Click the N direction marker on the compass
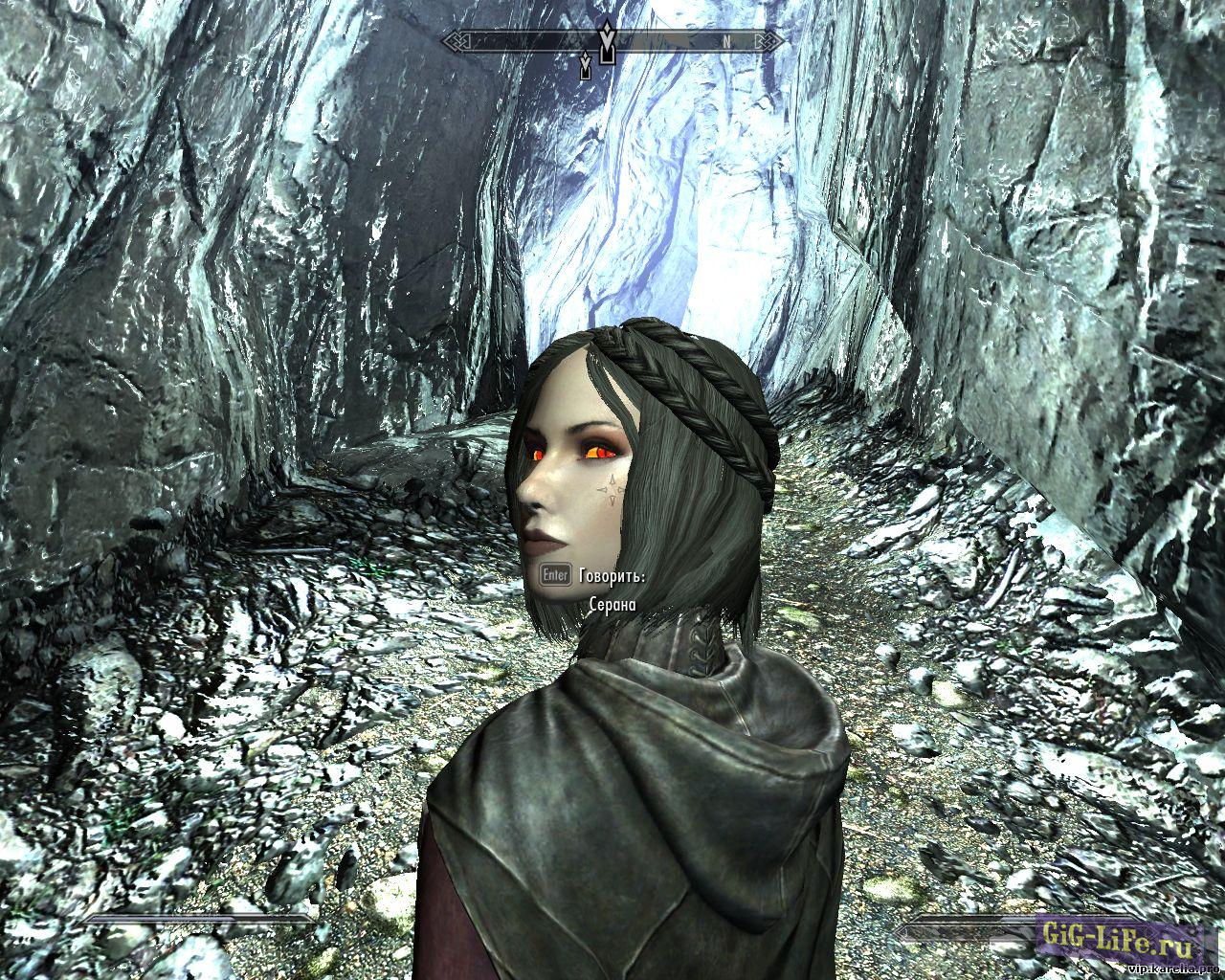This screenshot has width=1225, height=980. point(725,40)
